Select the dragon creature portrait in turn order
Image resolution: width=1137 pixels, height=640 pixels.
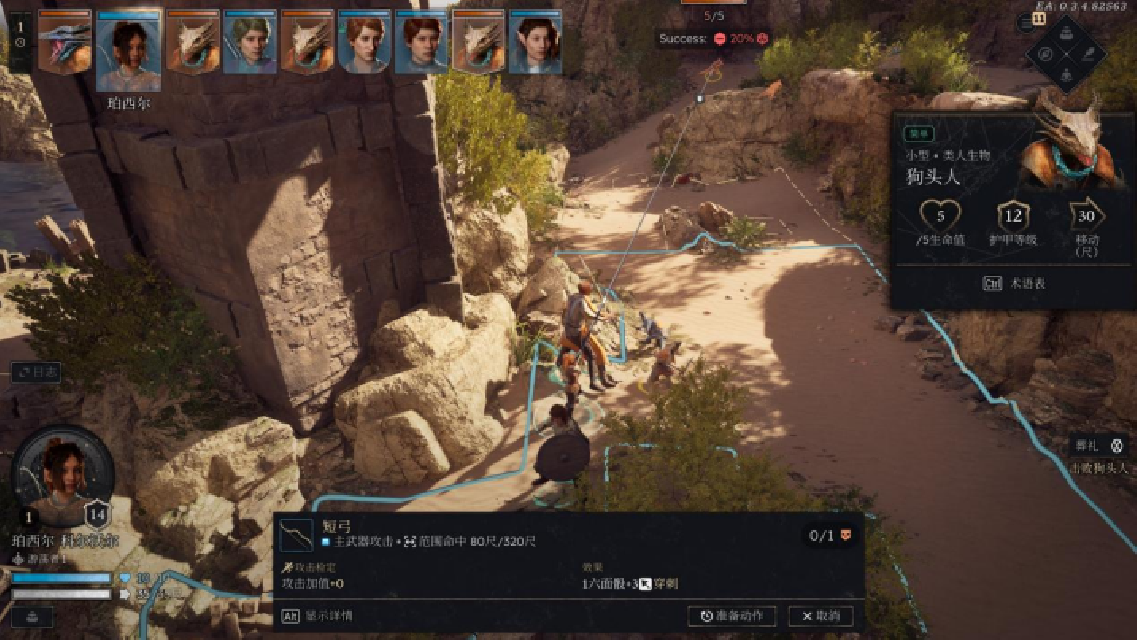pos(64,42)
